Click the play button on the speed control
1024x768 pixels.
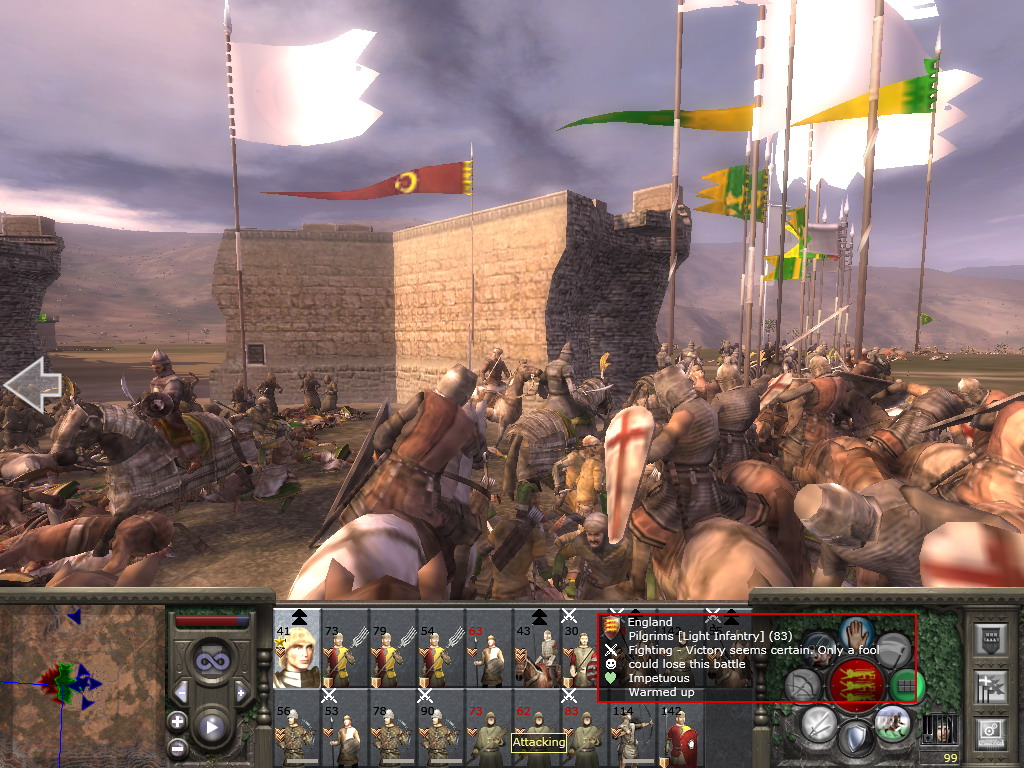pos(210,727)
